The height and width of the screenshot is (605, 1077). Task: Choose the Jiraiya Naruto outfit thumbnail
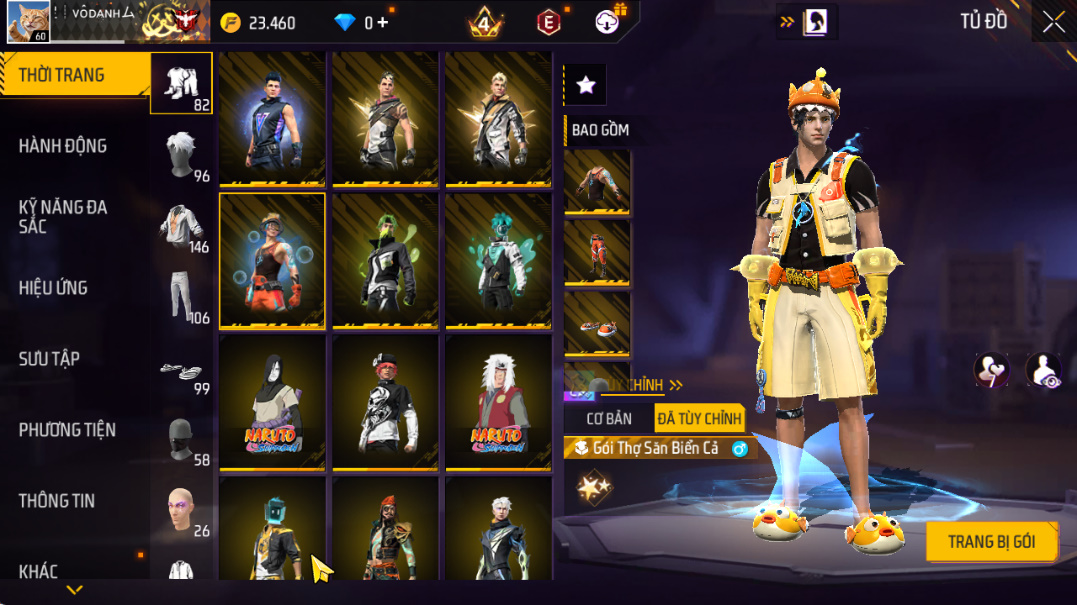pyautogui.click(x=498, y=402)
